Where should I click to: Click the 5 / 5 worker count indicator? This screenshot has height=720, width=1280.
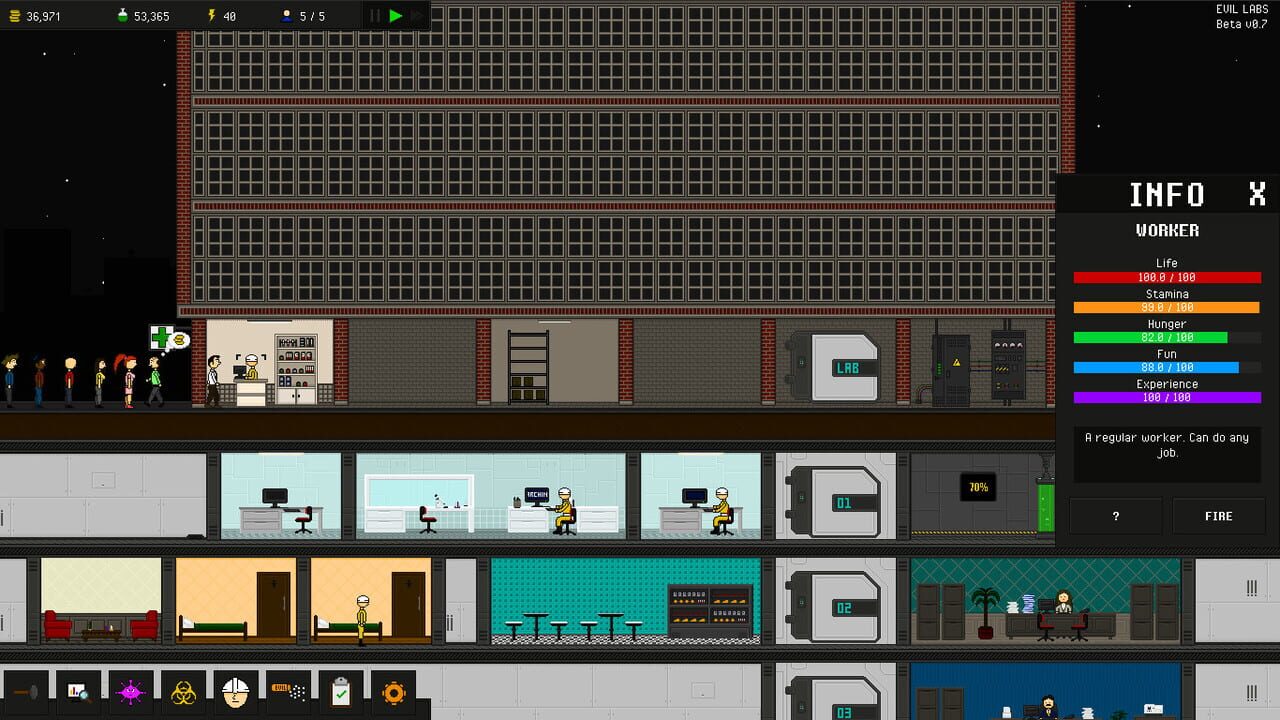(x=302, y=15)
